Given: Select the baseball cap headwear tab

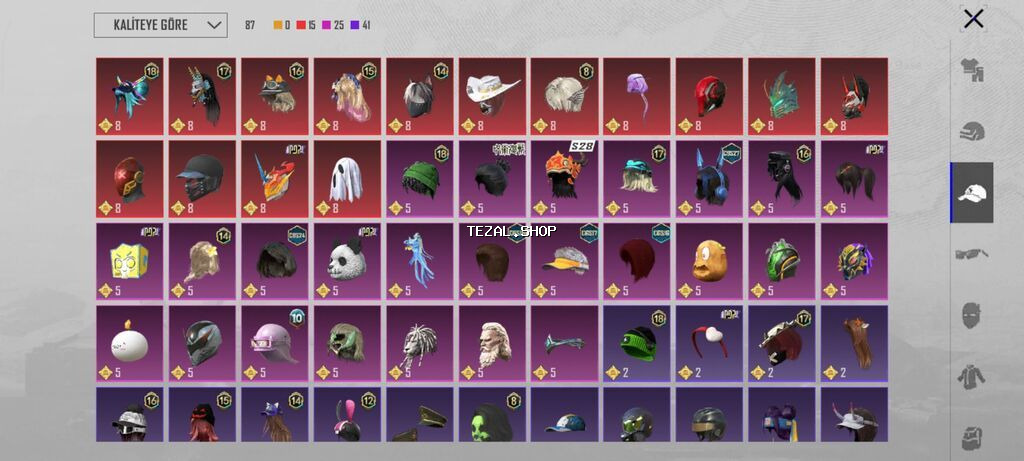Looking at the screenshot, I should [x=972, y=192].
